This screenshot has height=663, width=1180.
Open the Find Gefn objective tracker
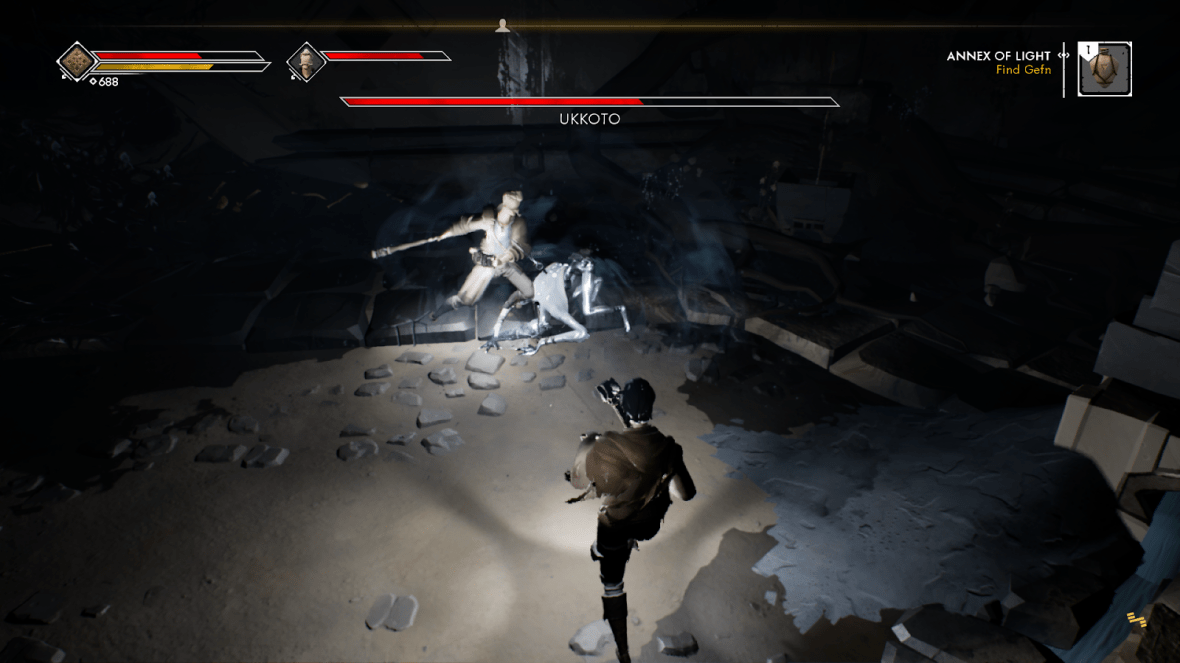click(1023, 70)
